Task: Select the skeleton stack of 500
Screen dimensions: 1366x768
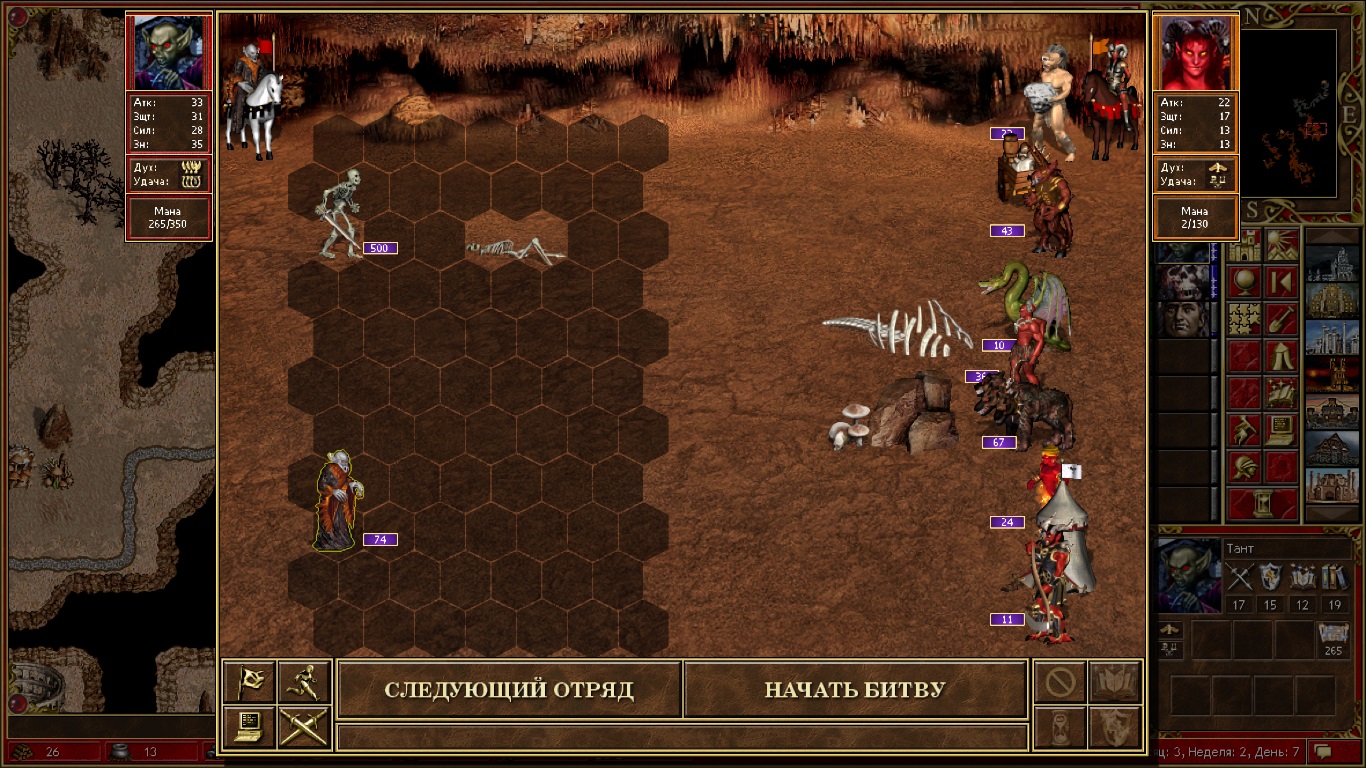Action: click(340, 214)
